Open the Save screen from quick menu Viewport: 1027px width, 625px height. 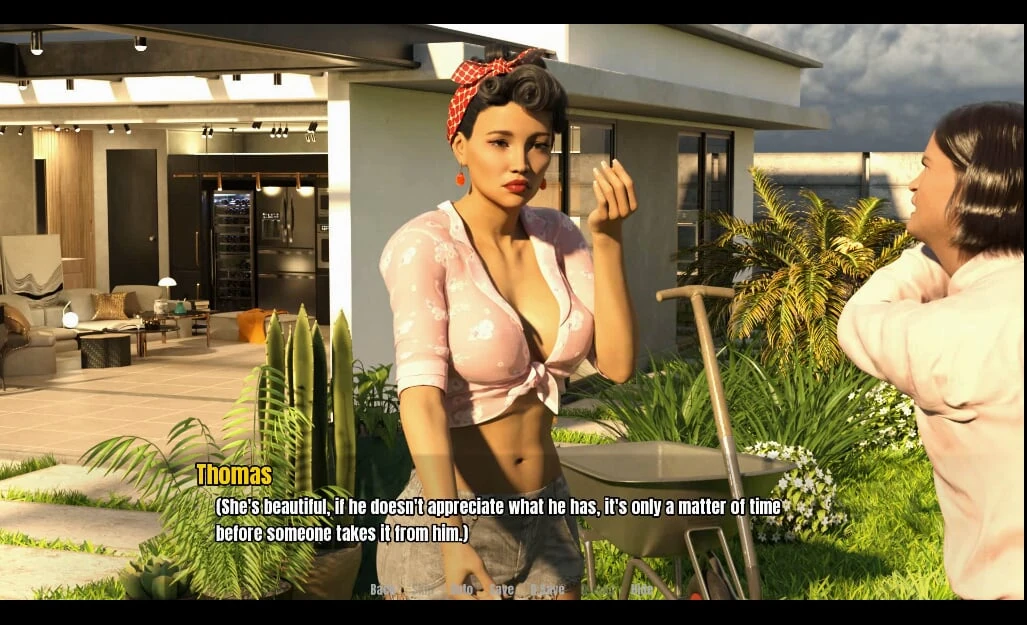(501, 590)
